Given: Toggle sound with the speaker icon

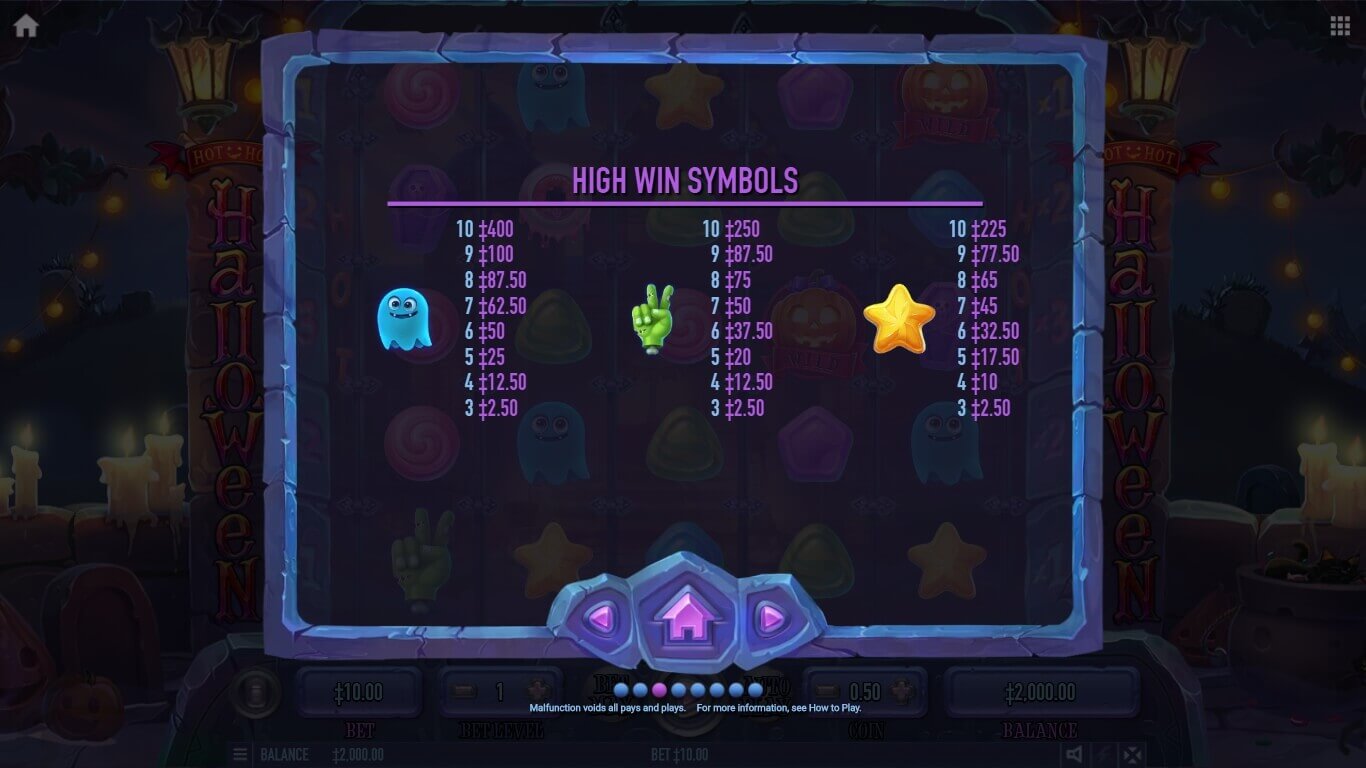Looking at the screenshot, I should pos(1074,754).
